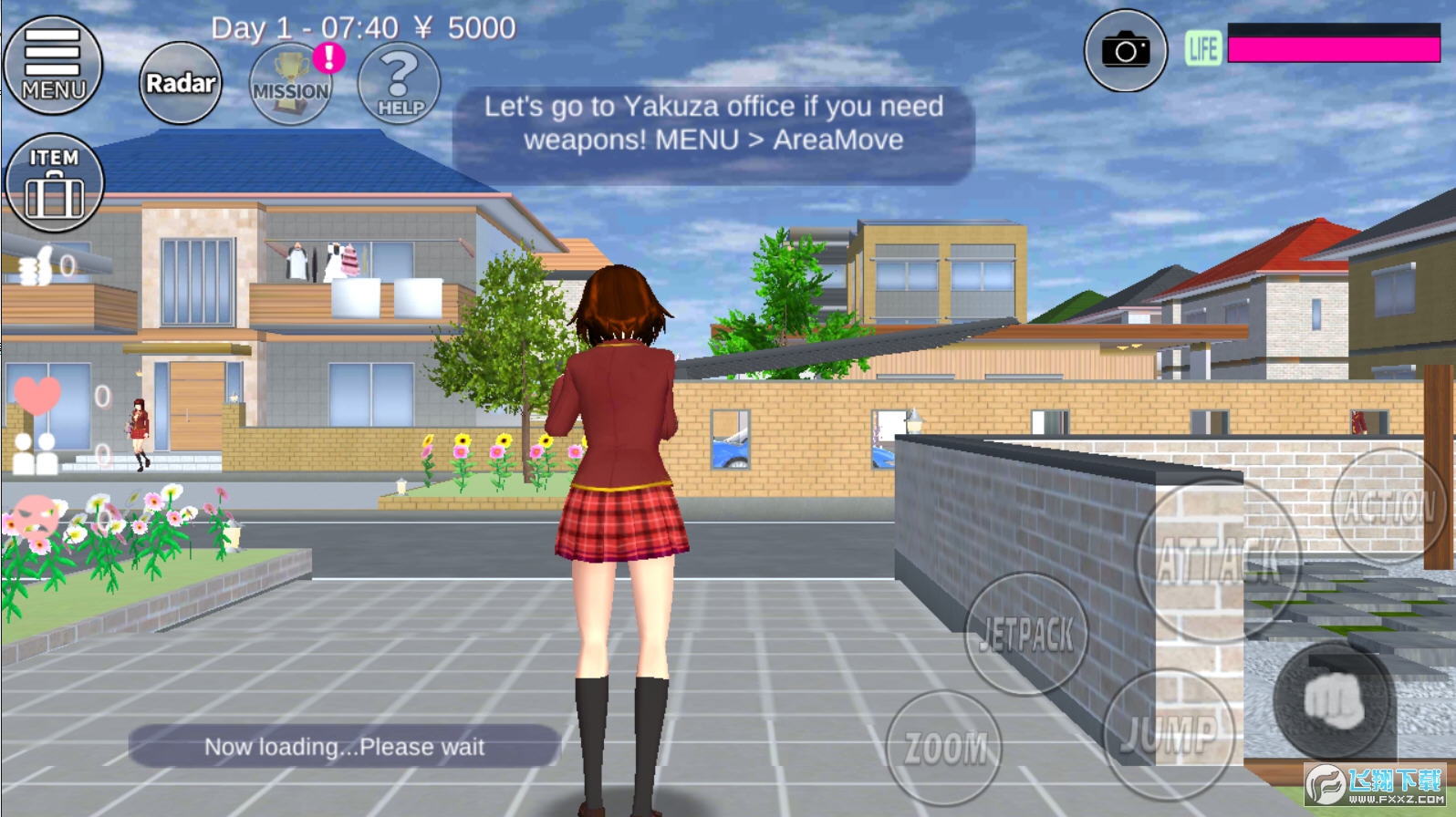Use the Attack button
Viewport: 1456px width, 817px height.
click(x=1218, y=559)
